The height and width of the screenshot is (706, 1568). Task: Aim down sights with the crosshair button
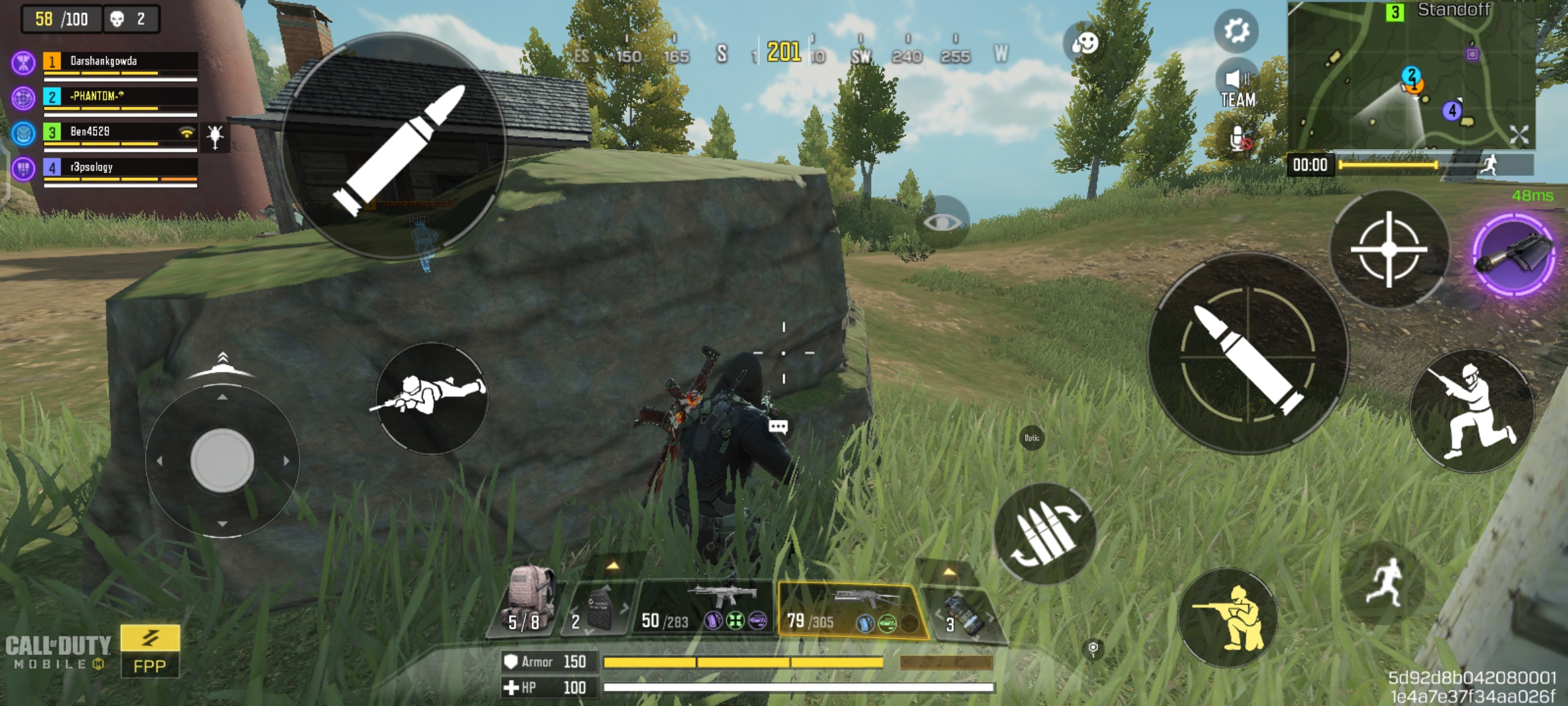point(1389,249)
